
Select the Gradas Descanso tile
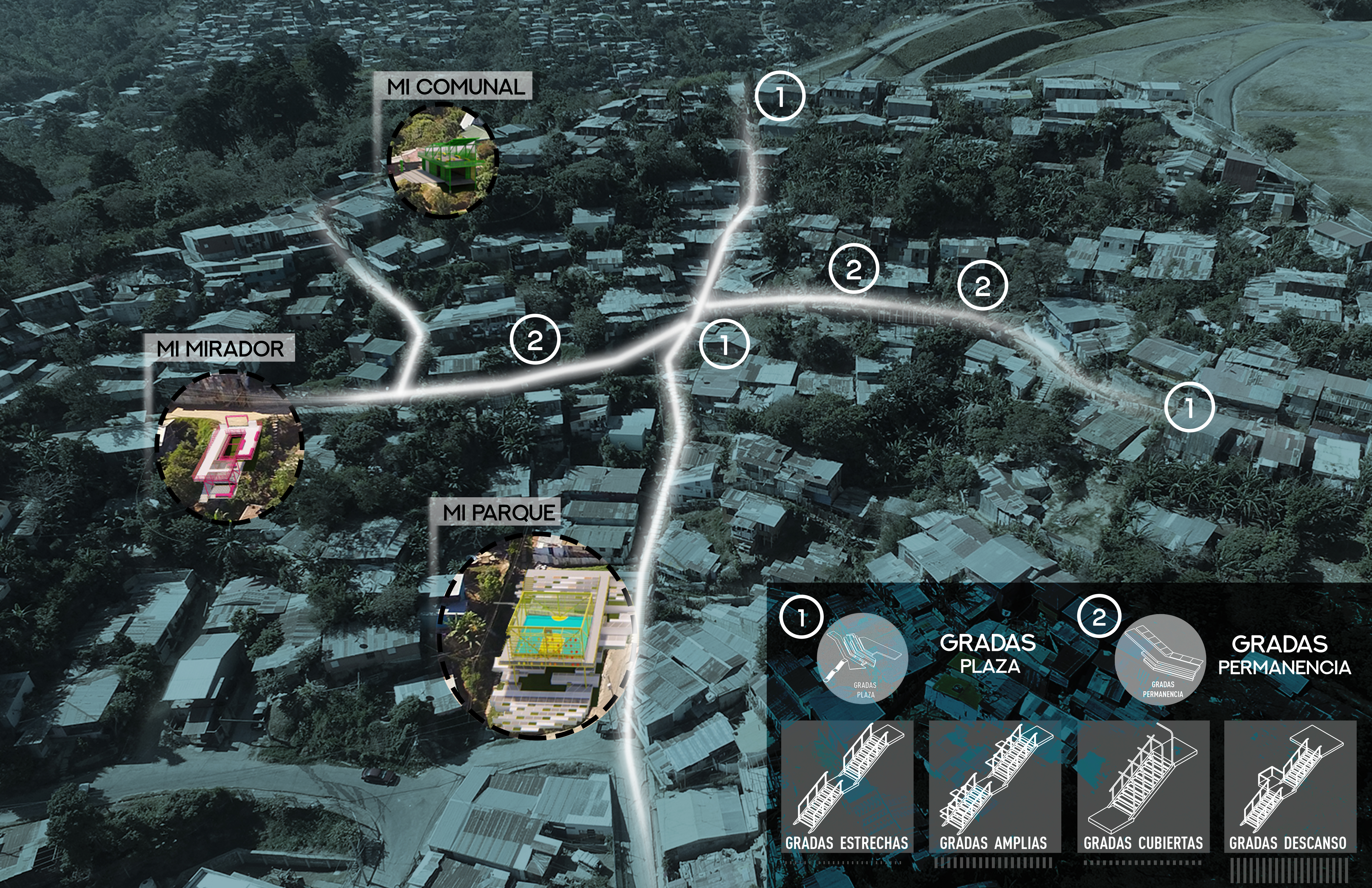point(1290,787)
